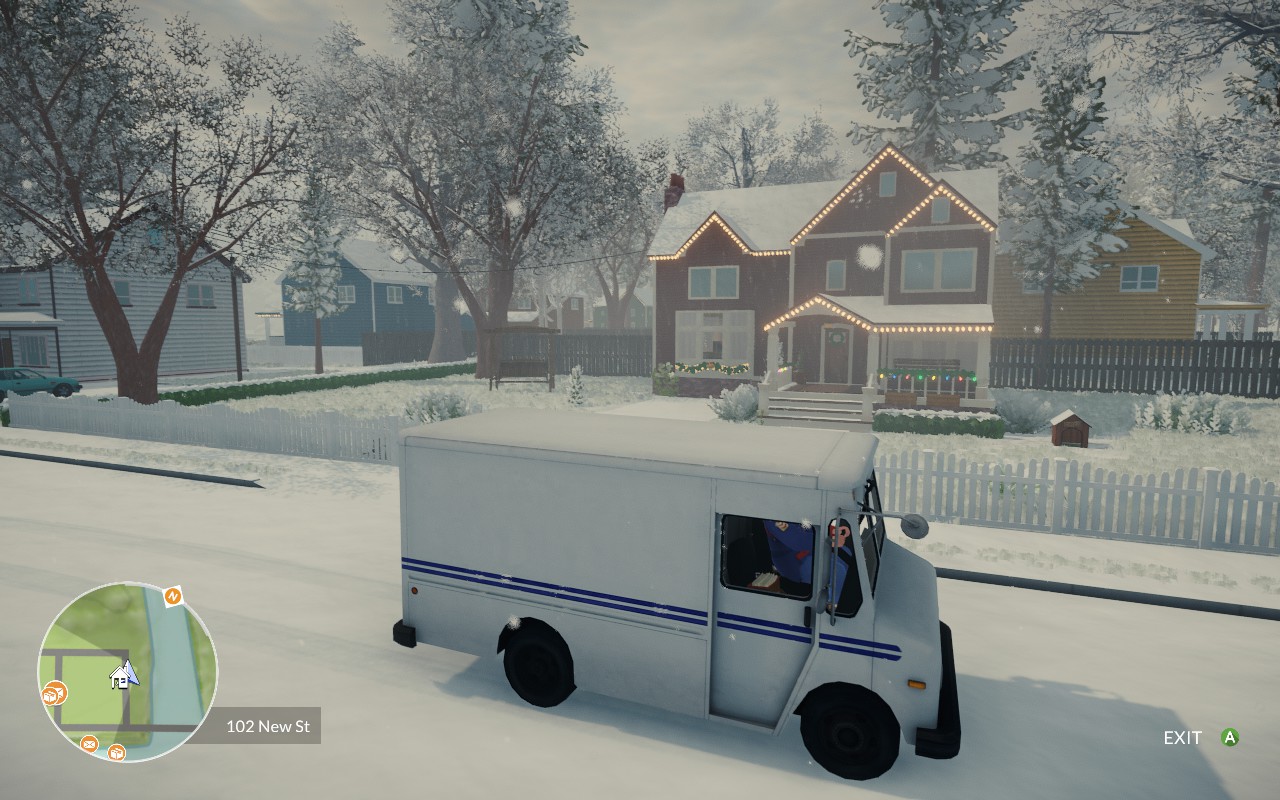Click the orange north compass marker
The height and width of the screenshot is (800, 1280).
[x=173, y=597]
